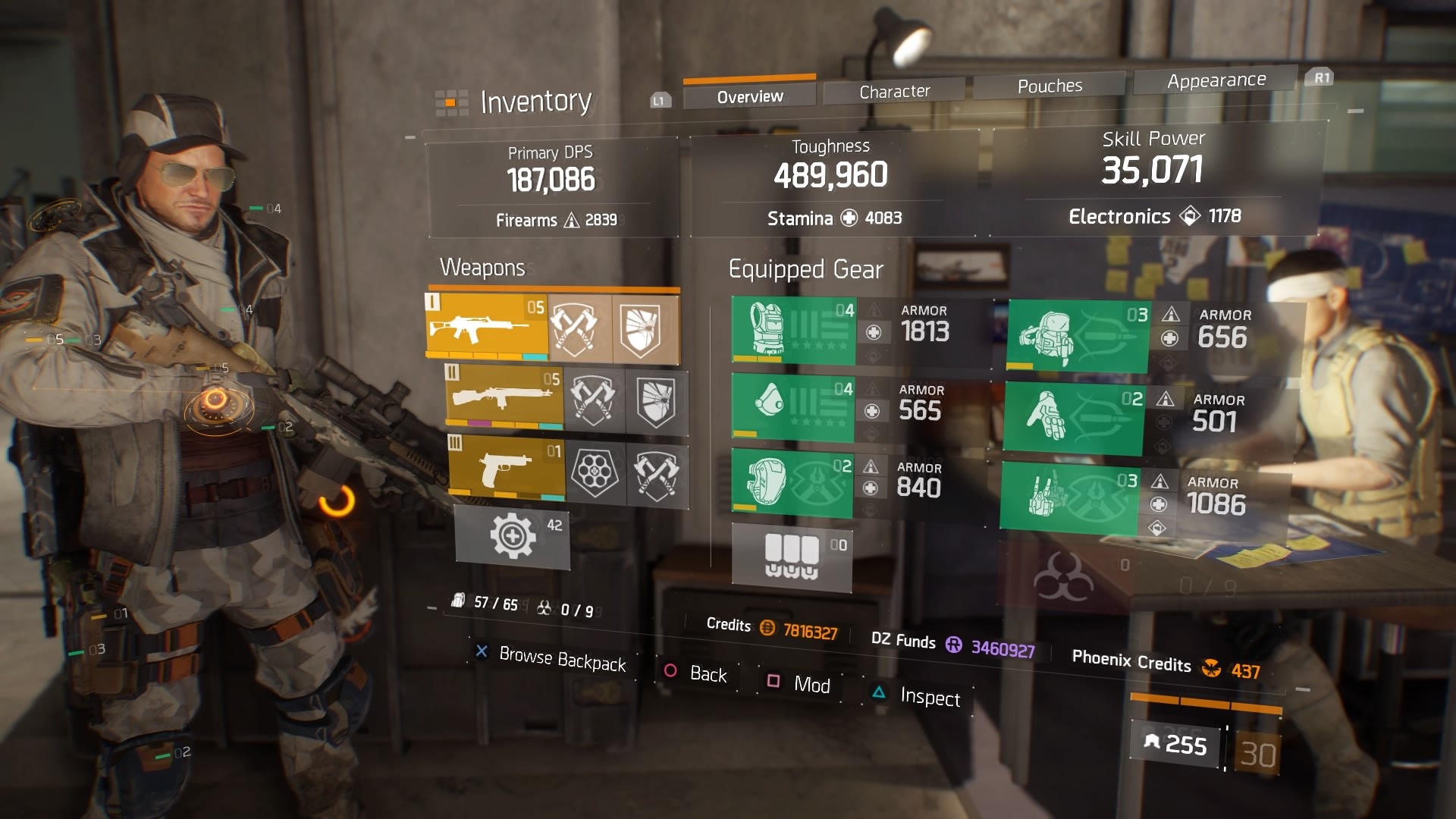The width and height of the screenshot is (1456, 819).
Task: Click the Back option
Action: tap(708, 674)
